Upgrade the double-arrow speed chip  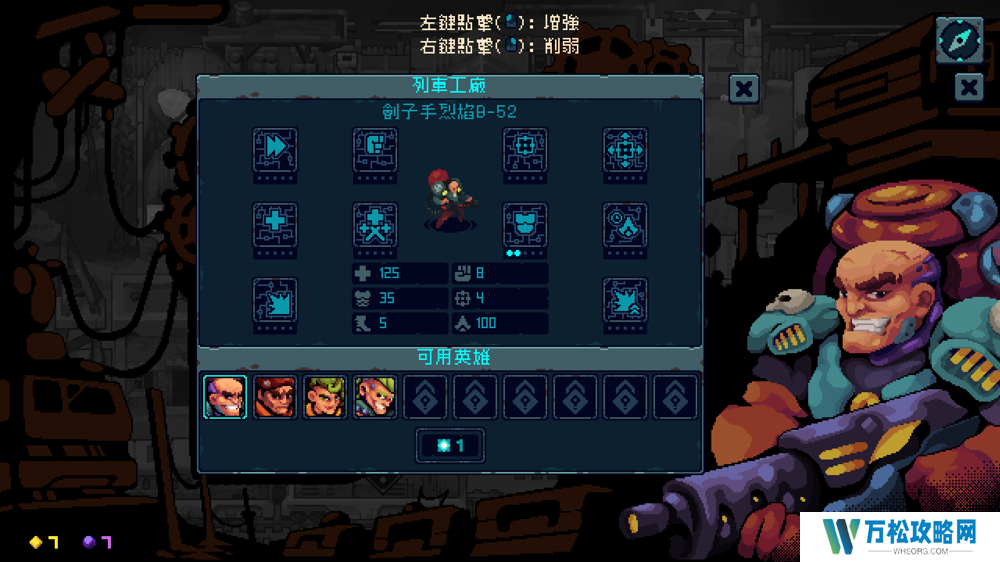[274, 150]
